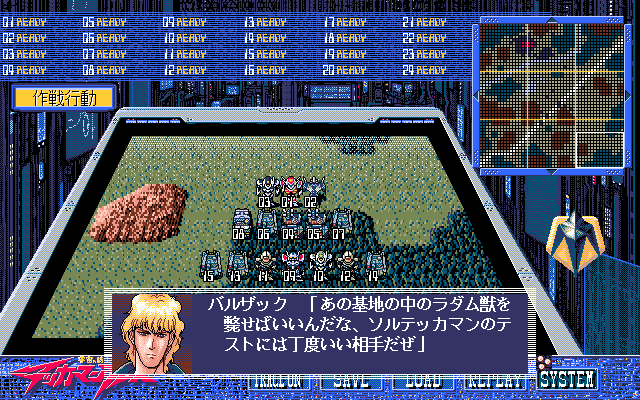Choose the 12 READY unit entry
This screenshot has height=400, width=640.
pos(184,70)
